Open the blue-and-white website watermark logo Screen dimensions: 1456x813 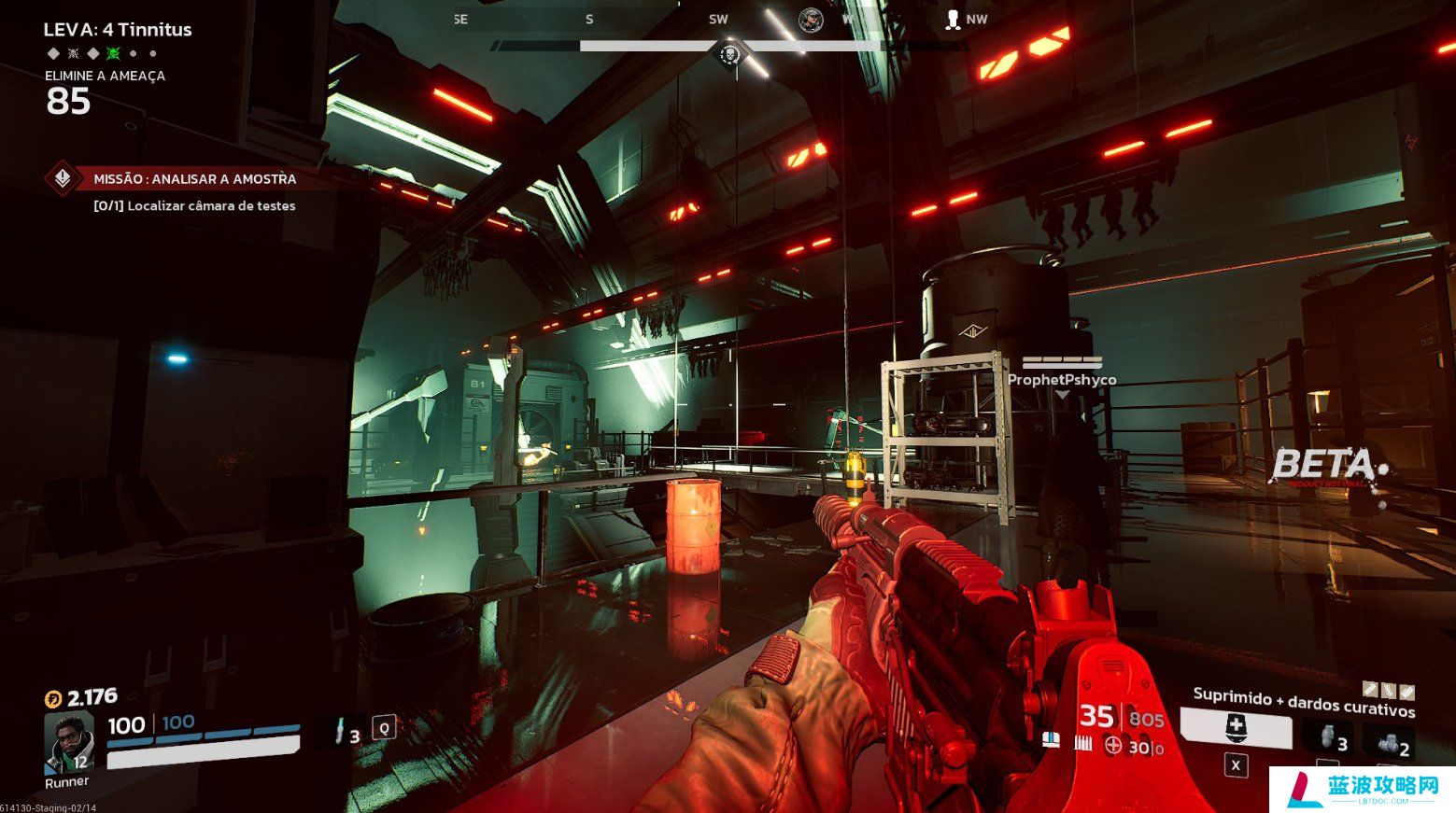point(1362,790)
